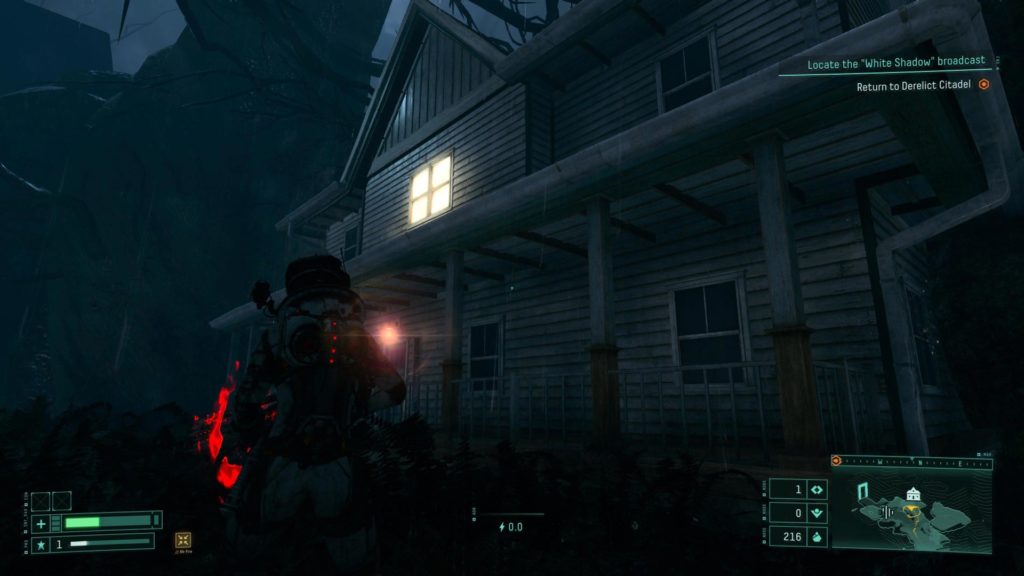The height and width of the screenshot is (576, 1024).
Task: Select the resource slot showing 216
Action: (x=798, y=537)
